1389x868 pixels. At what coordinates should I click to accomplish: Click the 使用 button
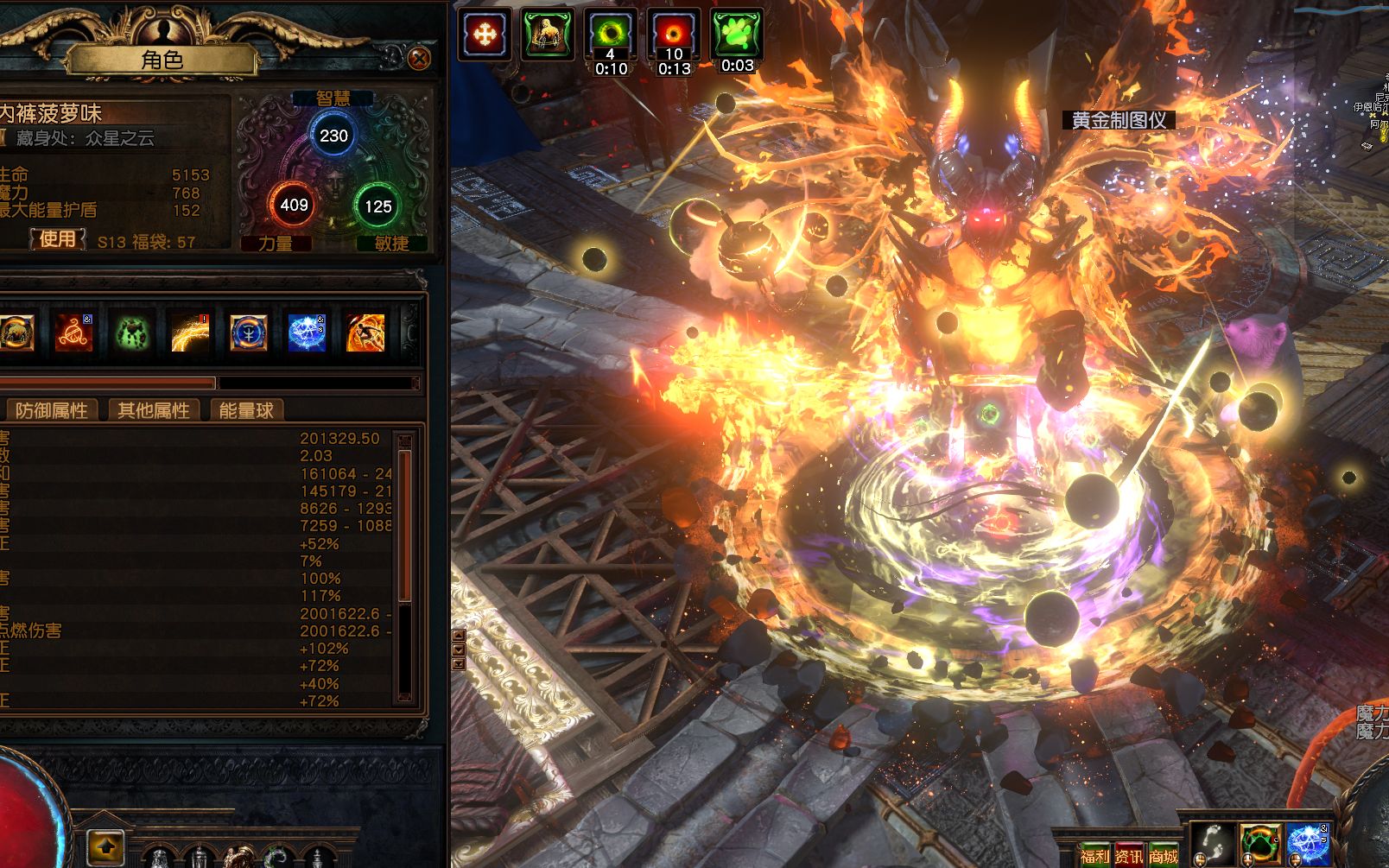[x=57, y=239]
